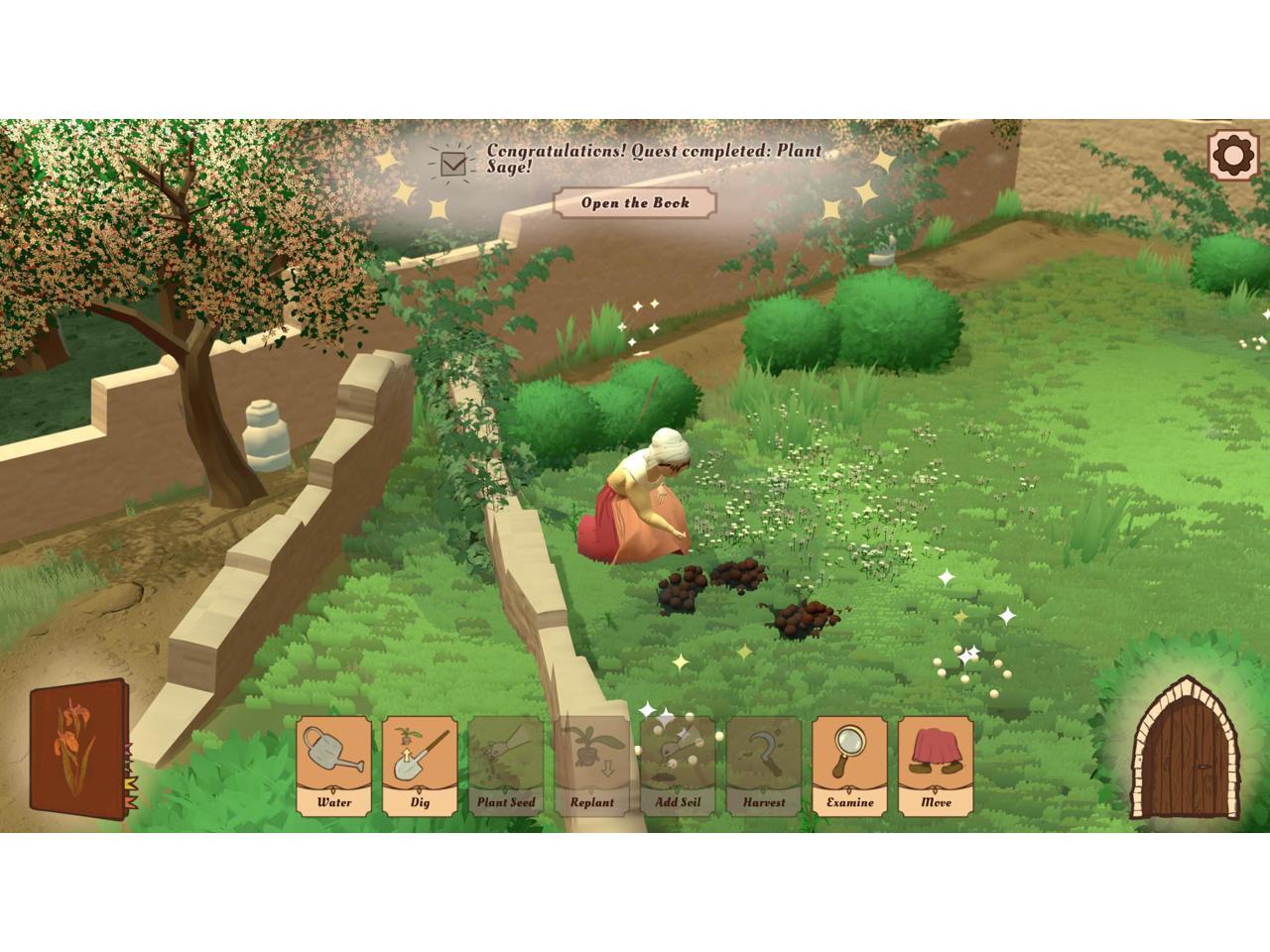Open the gear settings menu

[1231, 155]
